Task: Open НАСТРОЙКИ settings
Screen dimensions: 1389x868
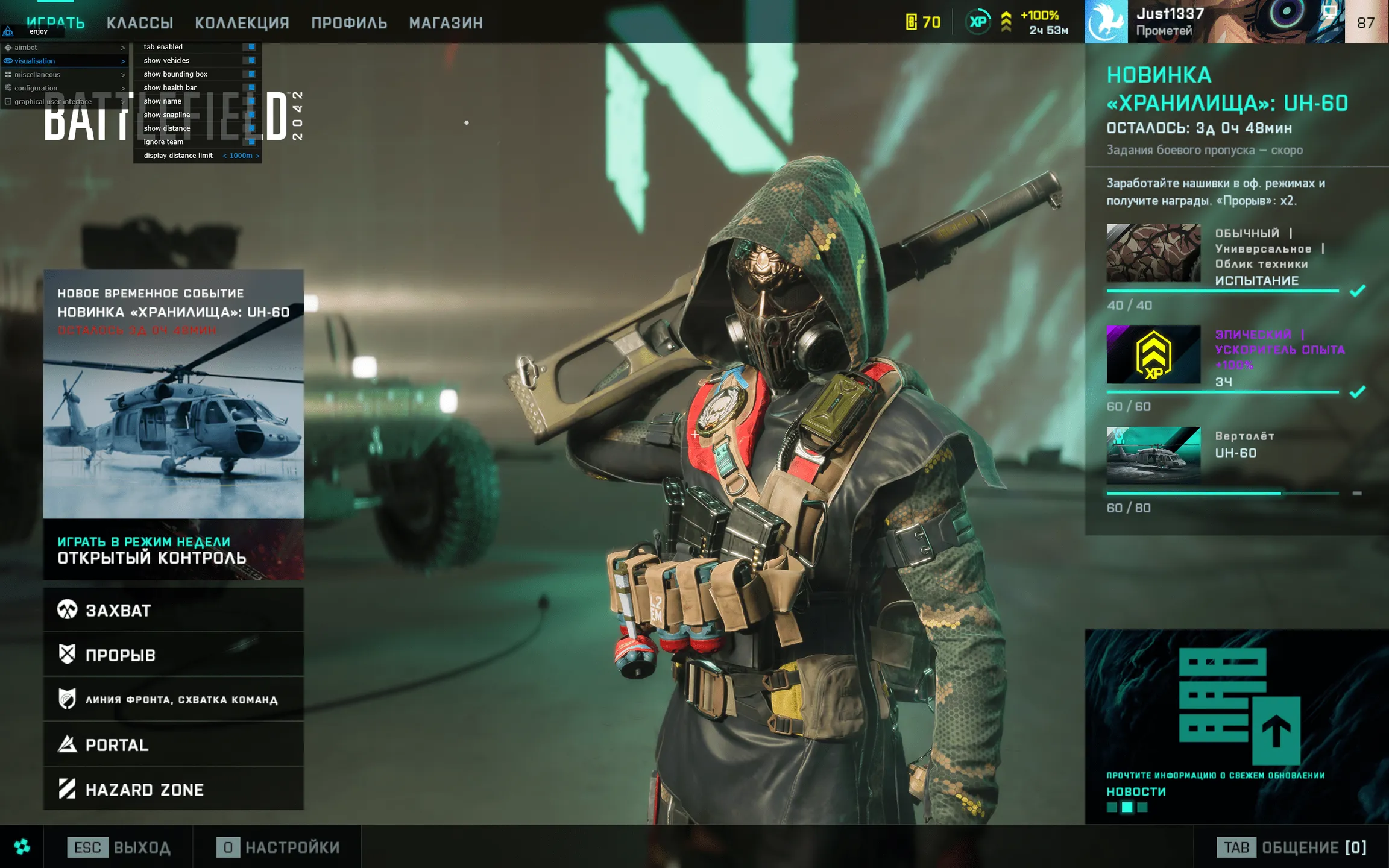Action: coord(279,848)
